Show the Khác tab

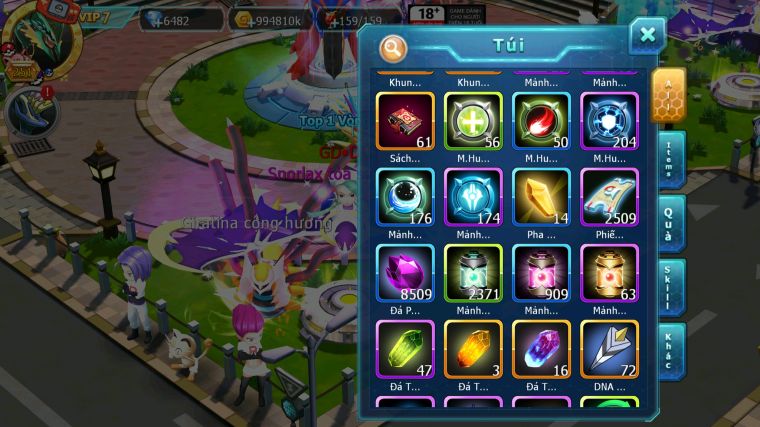tap(670, 350)
